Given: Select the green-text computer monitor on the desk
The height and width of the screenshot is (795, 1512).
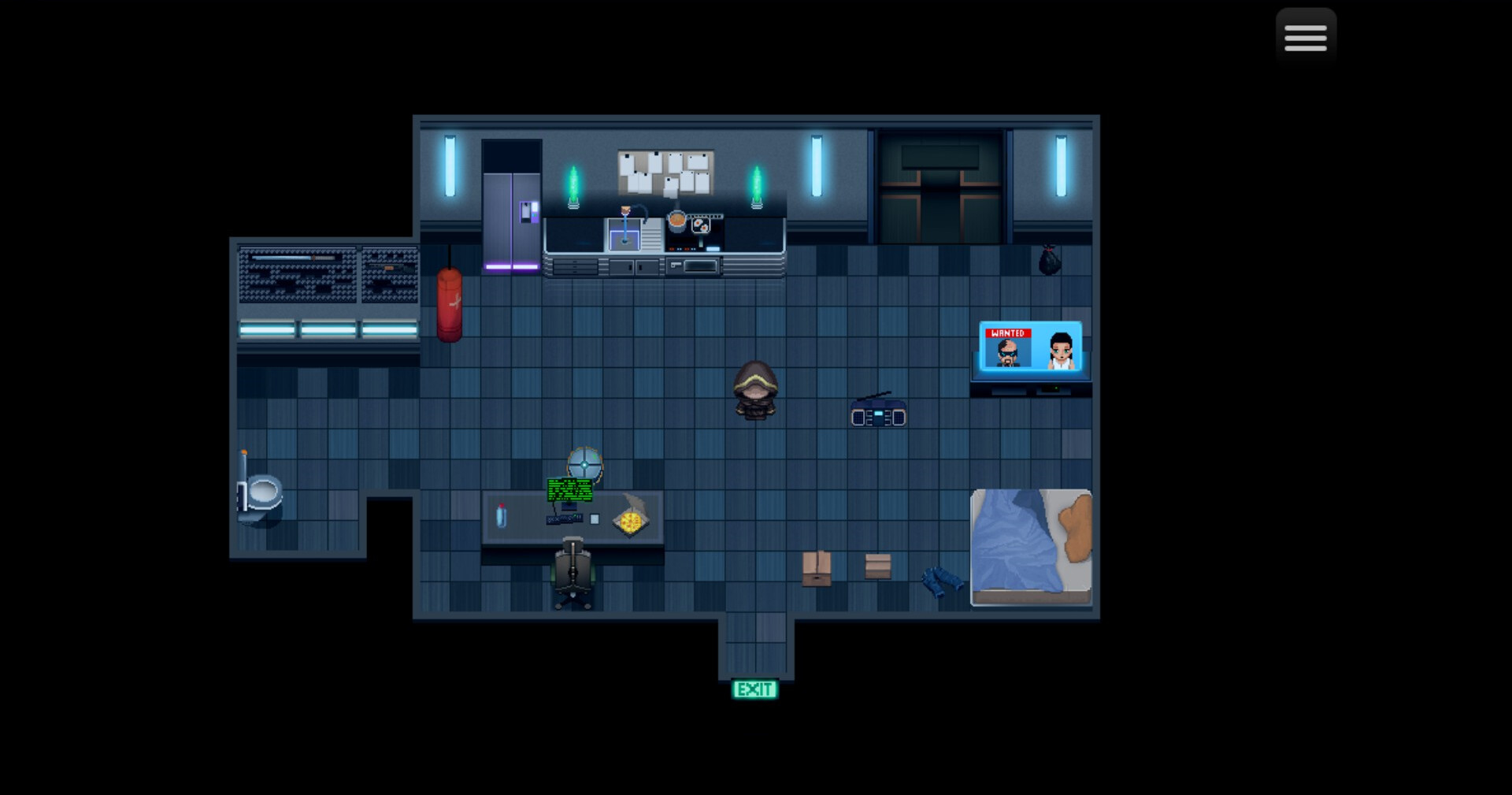Looking at the screenshot, I should point(570,489).
